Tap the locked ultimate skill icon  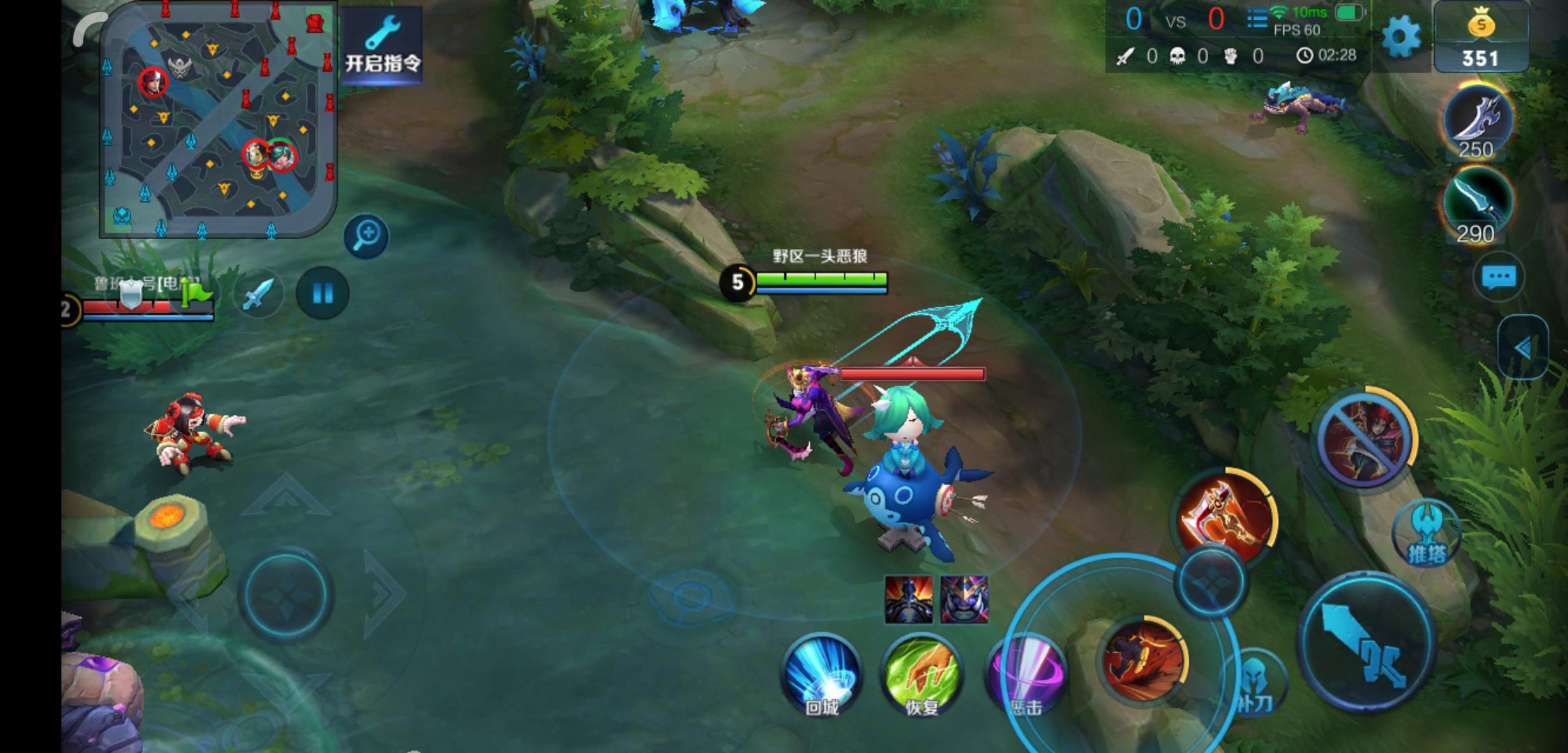[x=1364, y=439]
